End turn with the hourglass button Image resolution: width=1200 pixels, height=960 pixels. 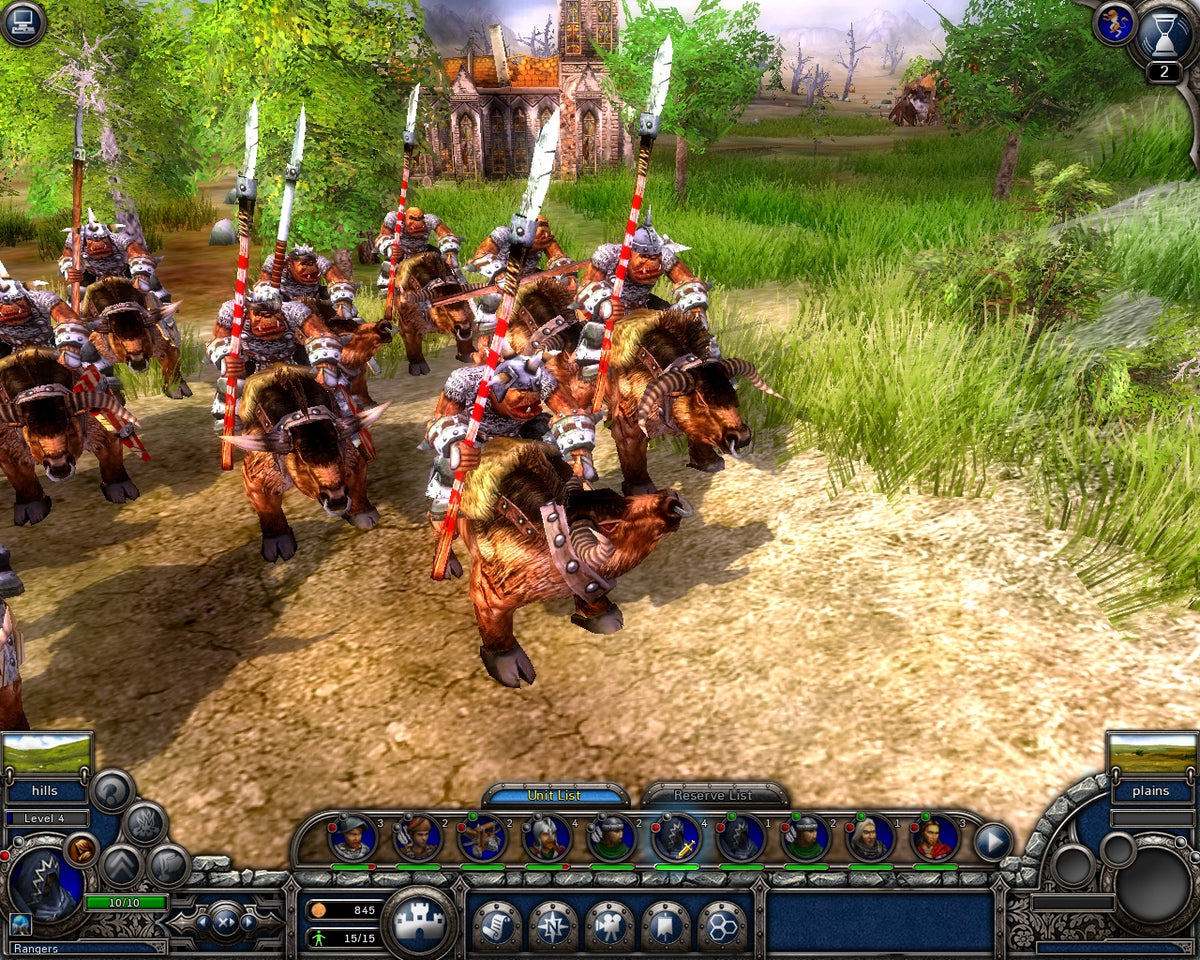[1163, 36]
